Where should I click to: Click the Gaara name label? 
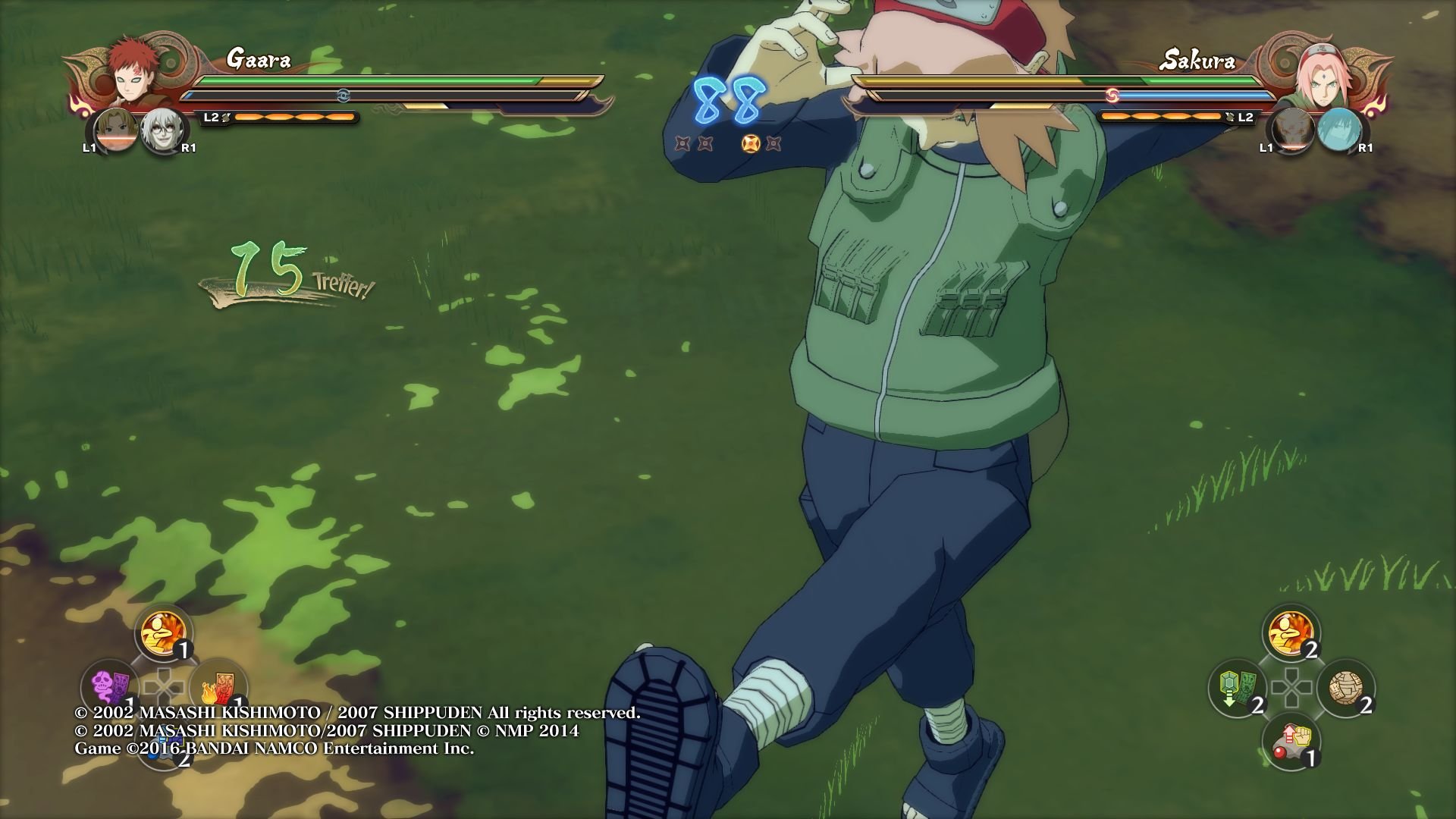(x=258, y=59)
